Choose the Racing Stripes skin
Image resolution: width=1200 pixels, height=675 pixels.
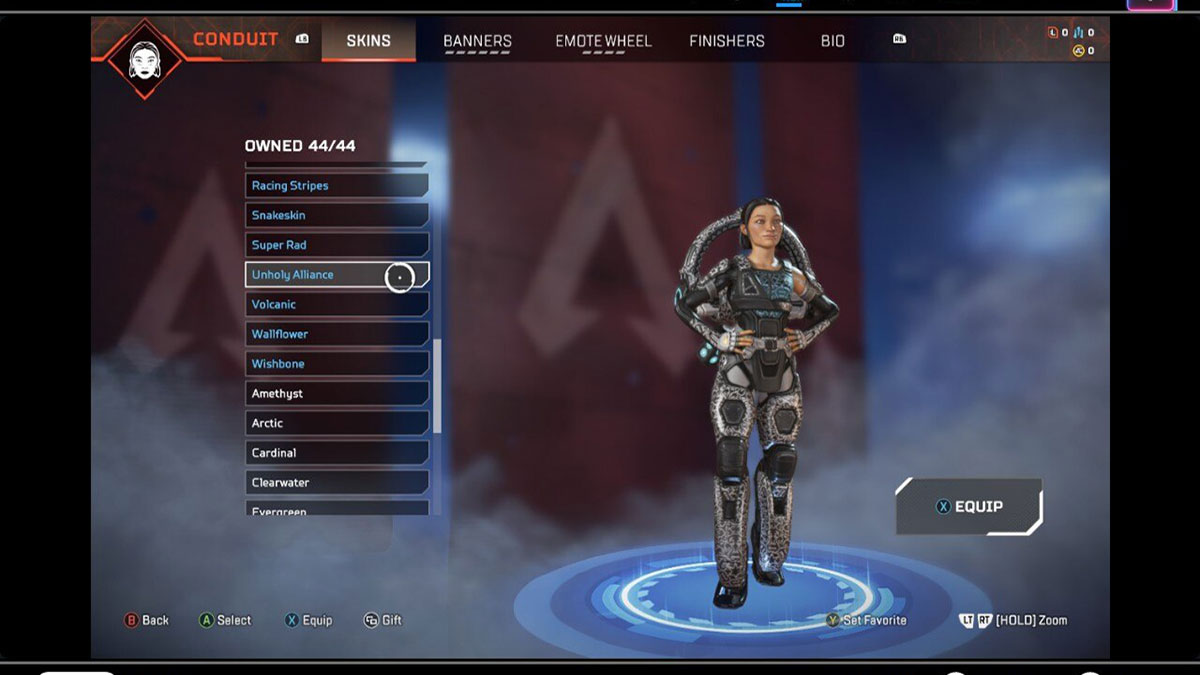tap(336, 186)
